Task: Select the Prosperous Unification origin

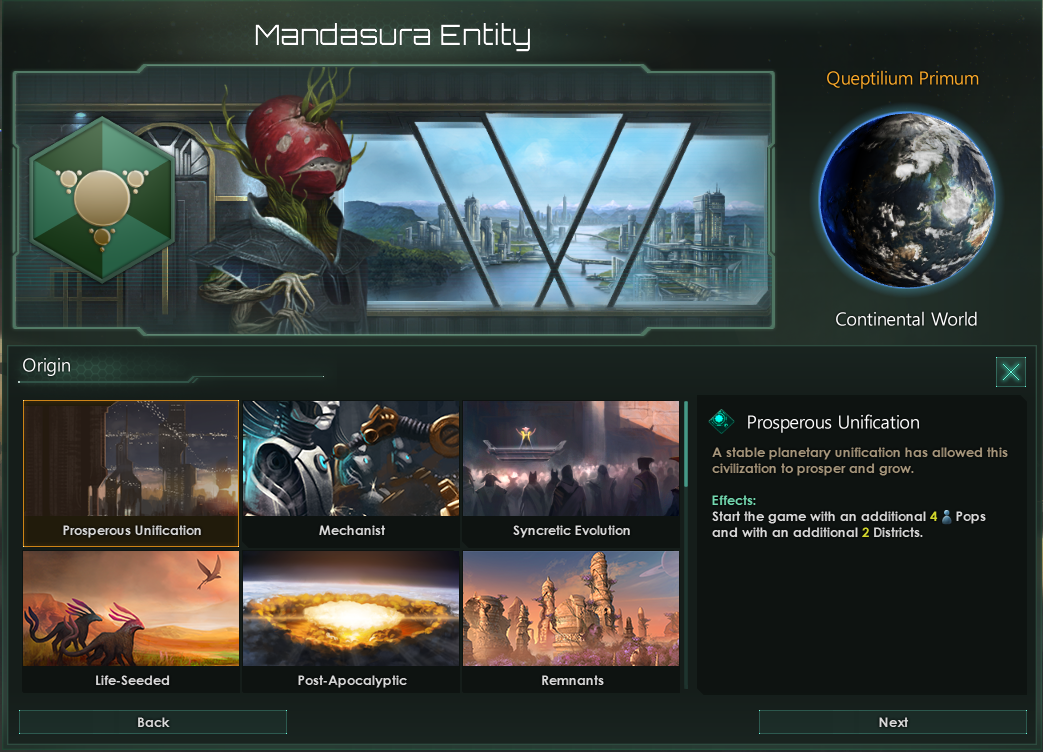Action: 131,473
